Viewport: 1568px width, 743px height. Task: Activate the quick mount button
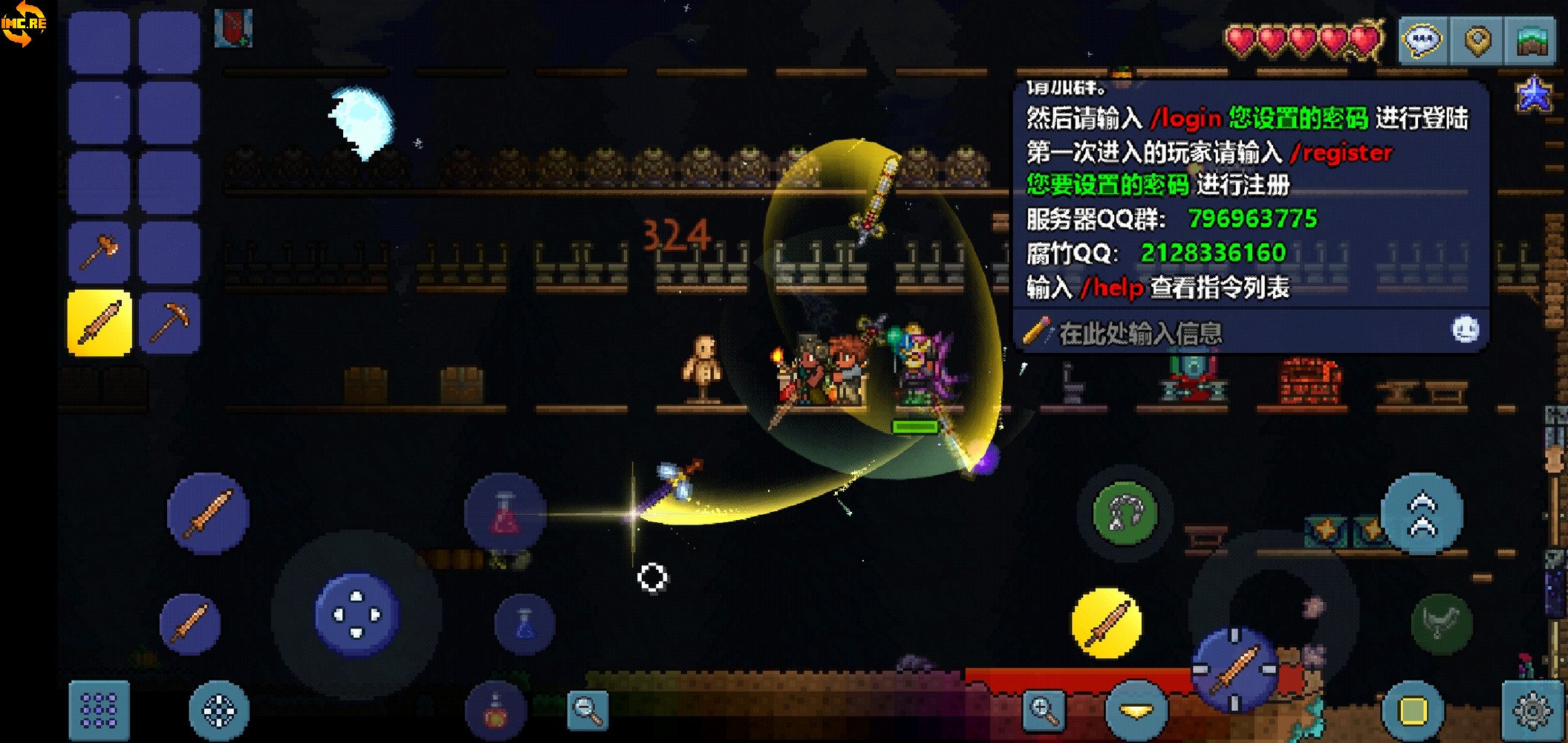click(x=1441, y=623)
